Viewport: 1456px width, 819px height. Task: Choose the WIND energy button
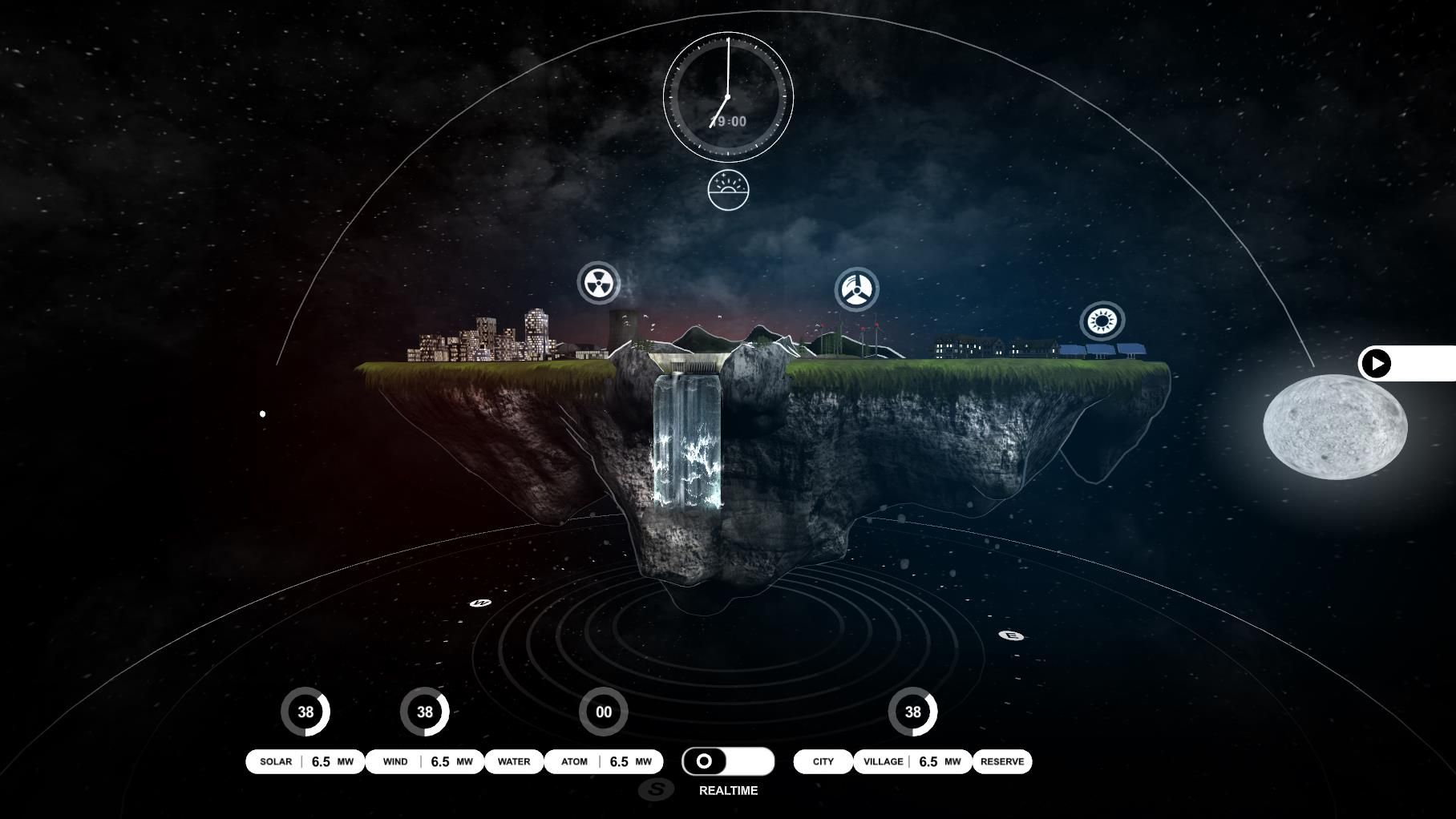pyautogui.click(x=395, y=761)
